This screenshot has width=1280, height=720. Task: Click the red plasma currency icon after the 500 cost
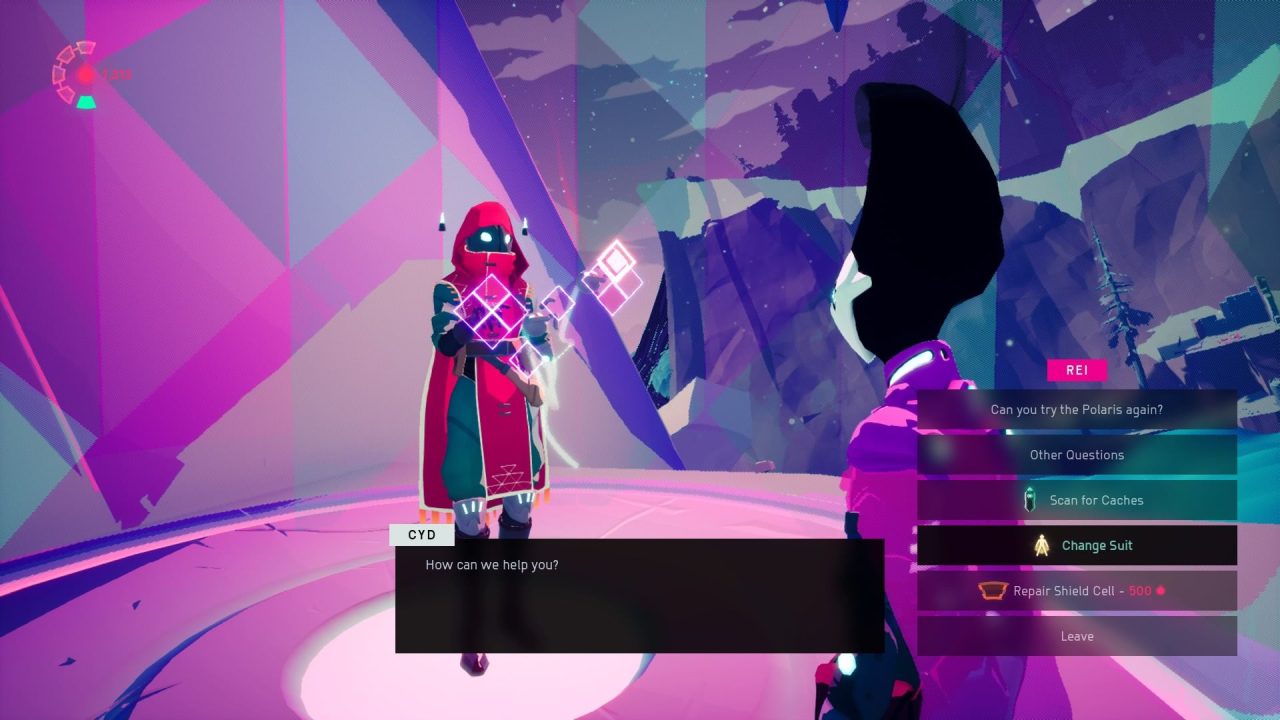point(1160,590)
